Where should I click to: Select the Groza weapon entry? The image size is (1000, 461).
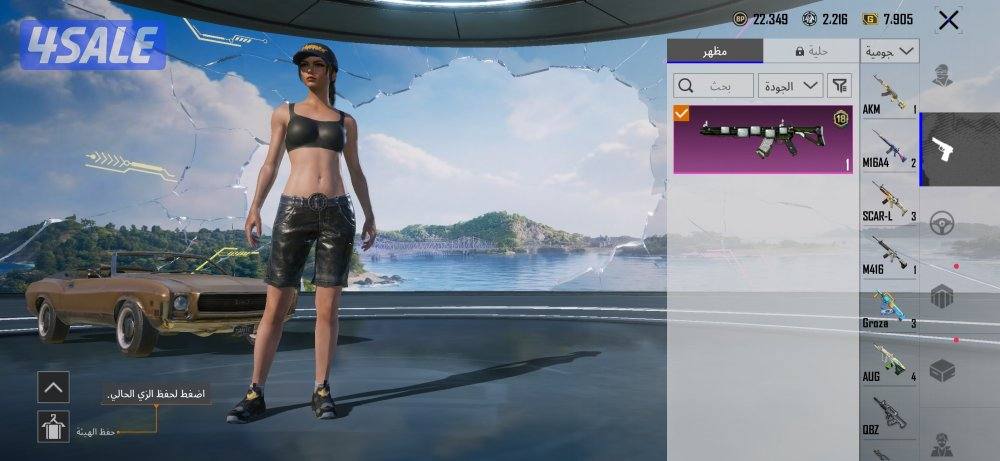tap(889, 308)
